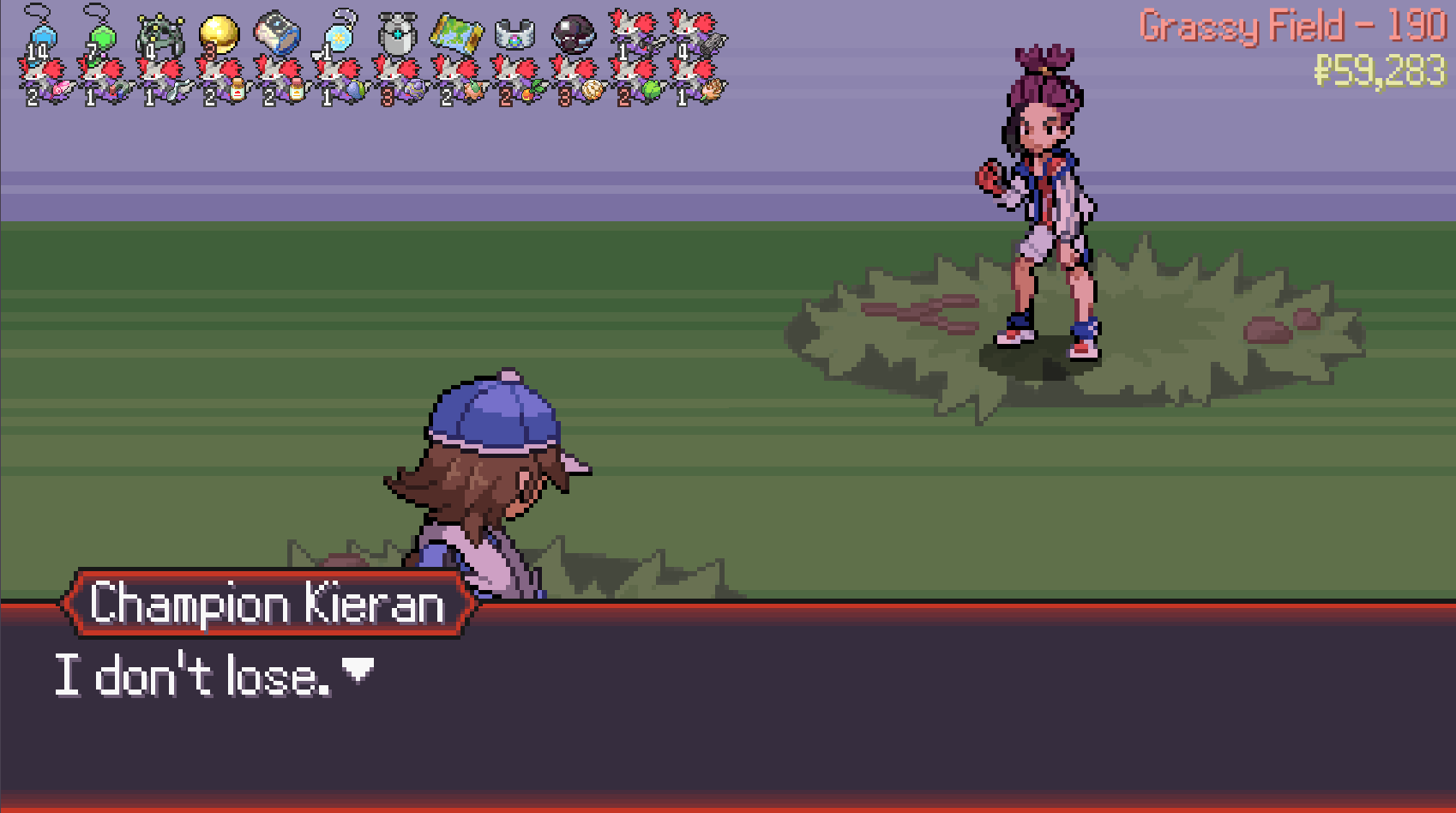Select the blue charm with count 14
Image resolution: width=1456 pixels, height=813 pixels.
(x=39, y=36)
